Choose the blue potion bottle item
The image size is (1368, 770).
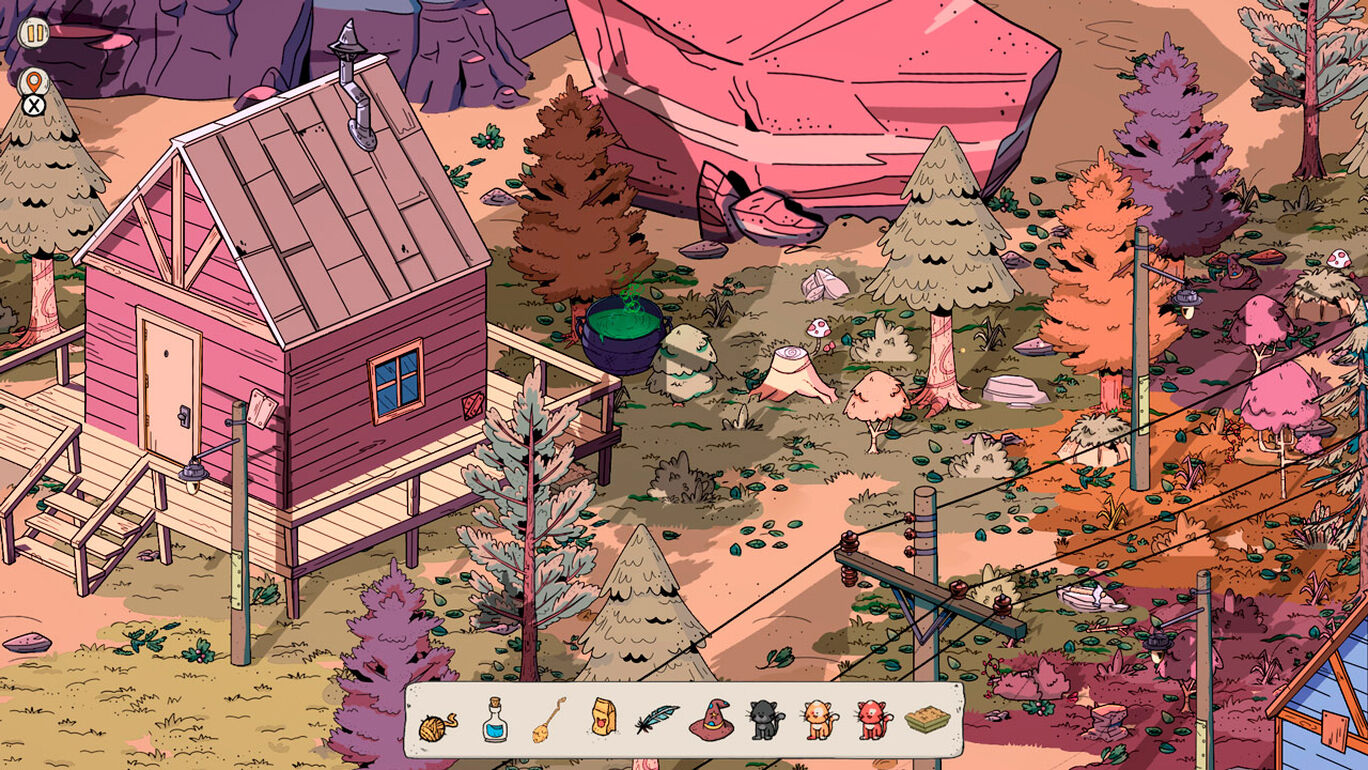pyautogui.click(x=494, y=720)
